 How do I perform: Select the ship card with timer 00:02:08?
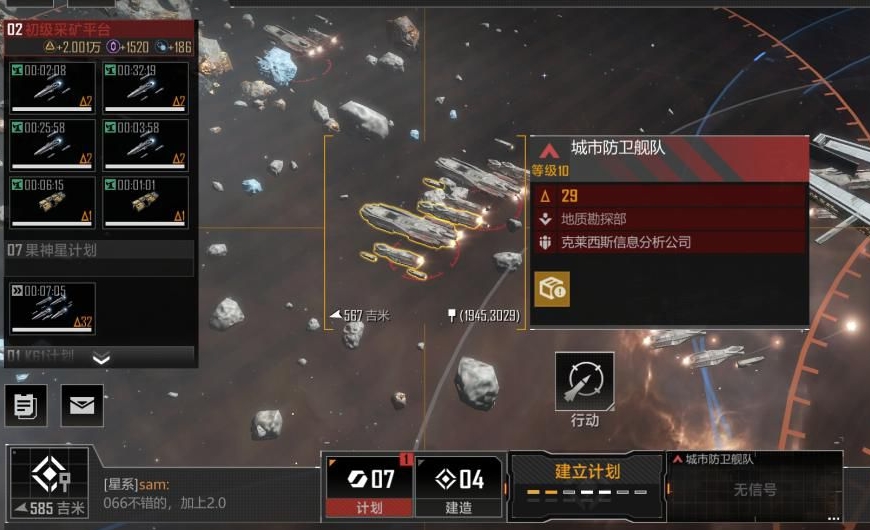tap(52, 87)
